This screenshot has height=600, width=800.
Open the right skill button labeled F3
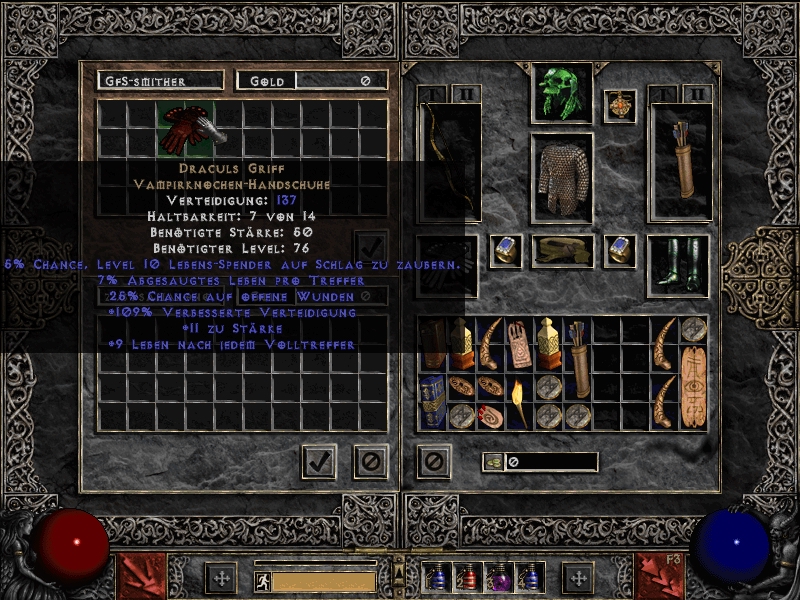click(x=659, y=577)
